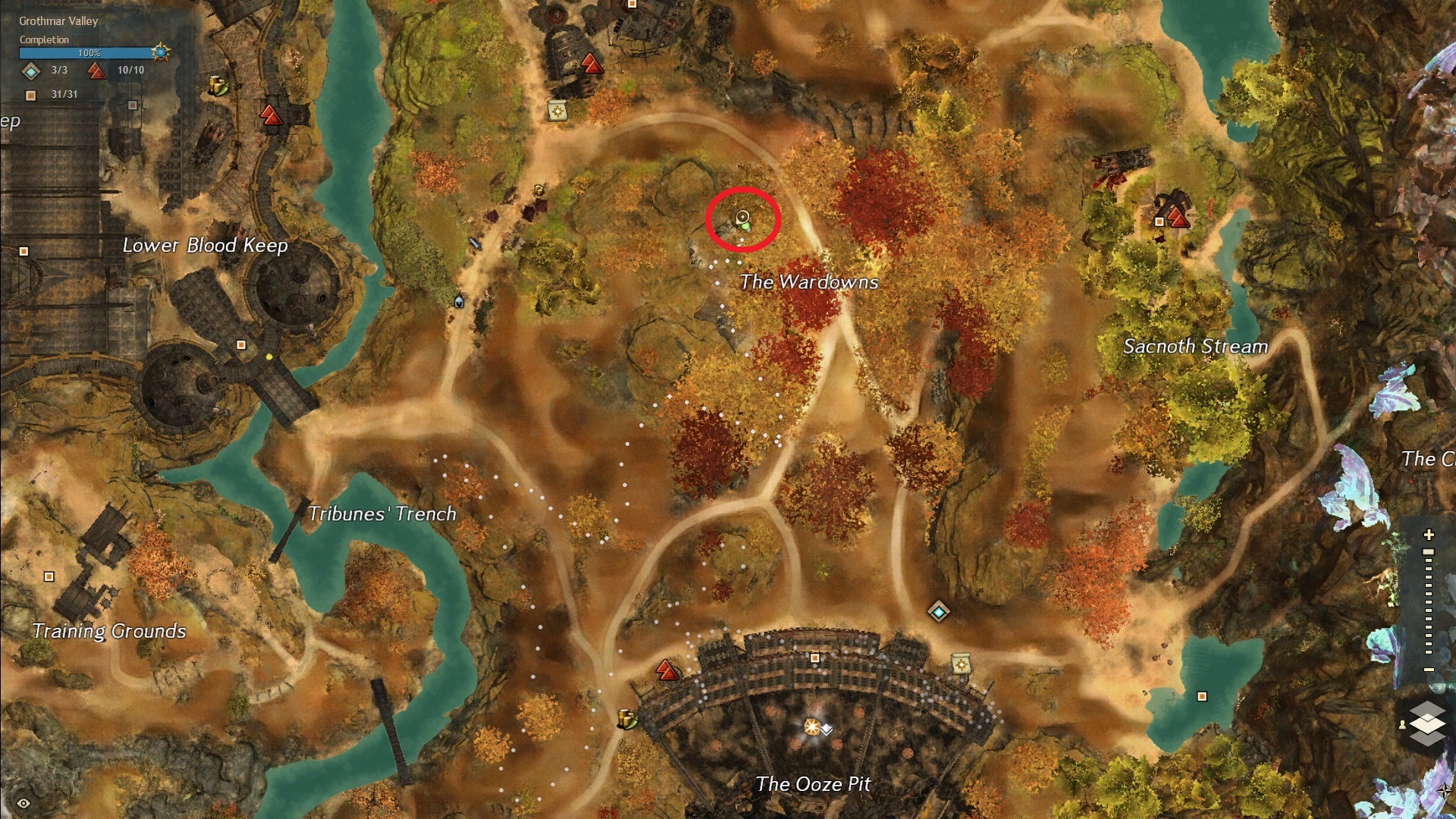The height and width of the screenshot is (819, 1456).
Task: Click the map completion star reward icon
Action: (x=160, y=52)
